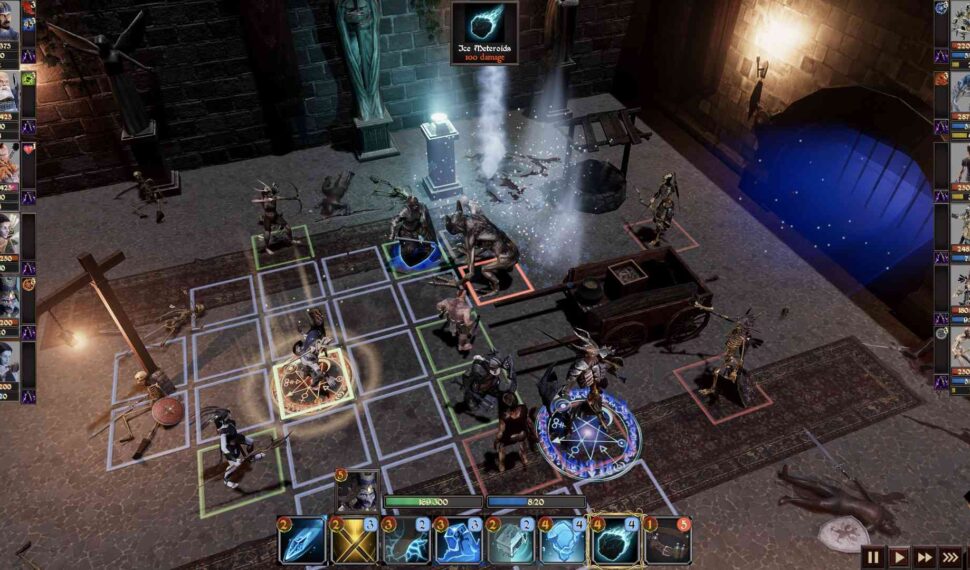Resume battle at normal play speed
This screenshot has height=570, width=970.
point(899,557)
